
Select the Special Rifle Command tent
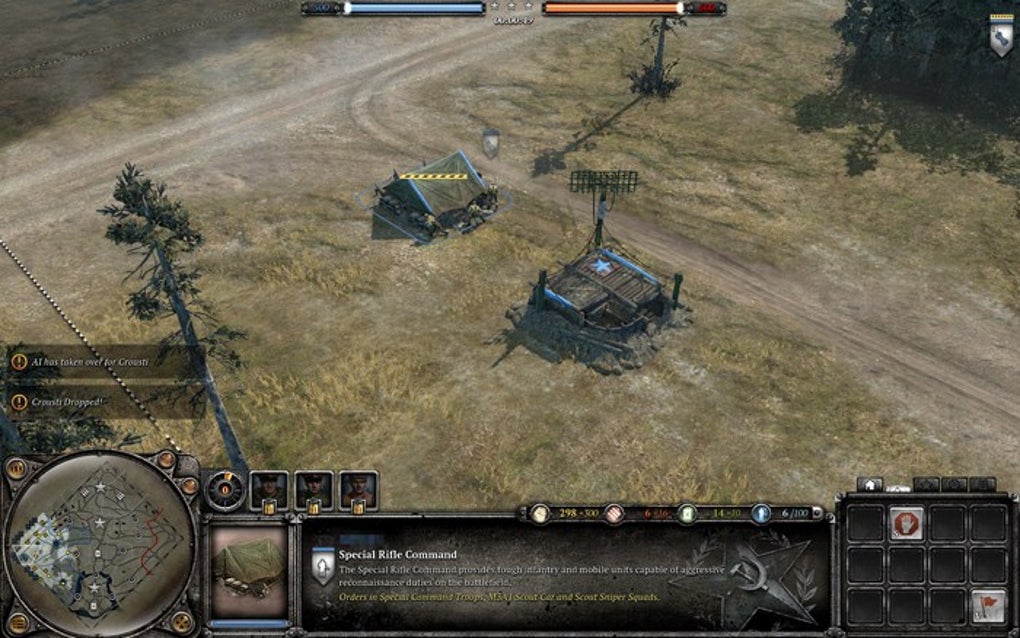pos(436,194)
